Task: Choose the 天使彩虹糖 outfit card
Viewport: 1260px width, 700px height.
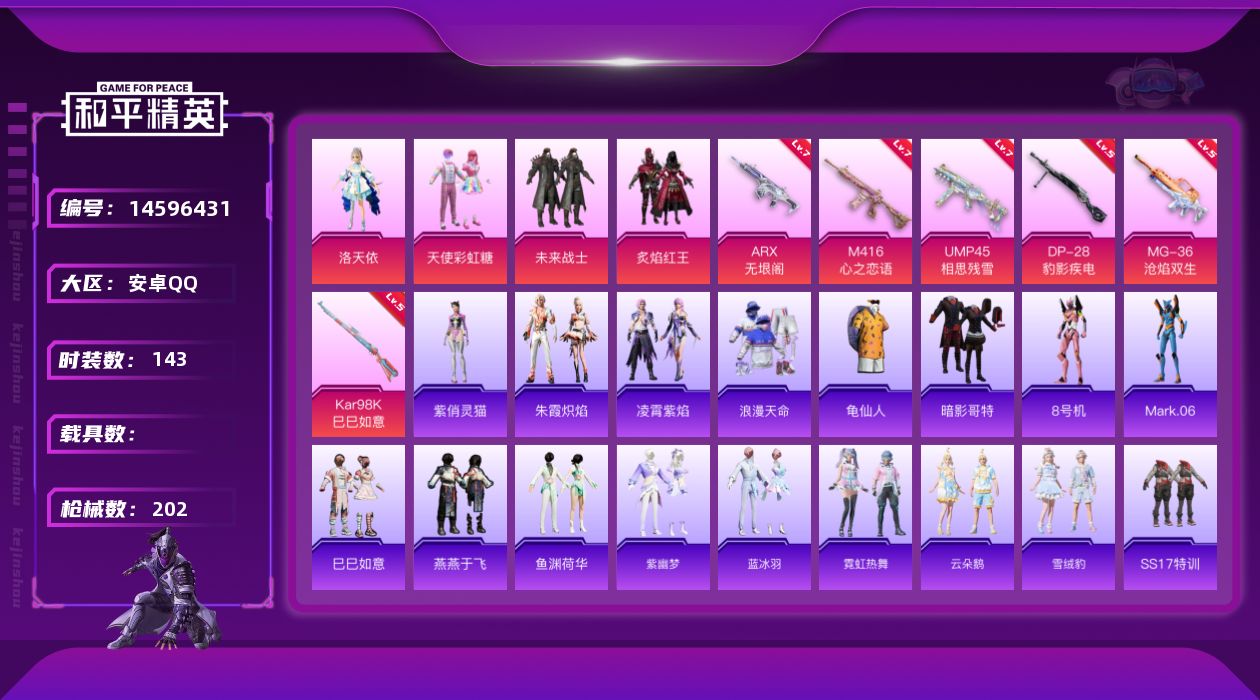Action: 460,211
